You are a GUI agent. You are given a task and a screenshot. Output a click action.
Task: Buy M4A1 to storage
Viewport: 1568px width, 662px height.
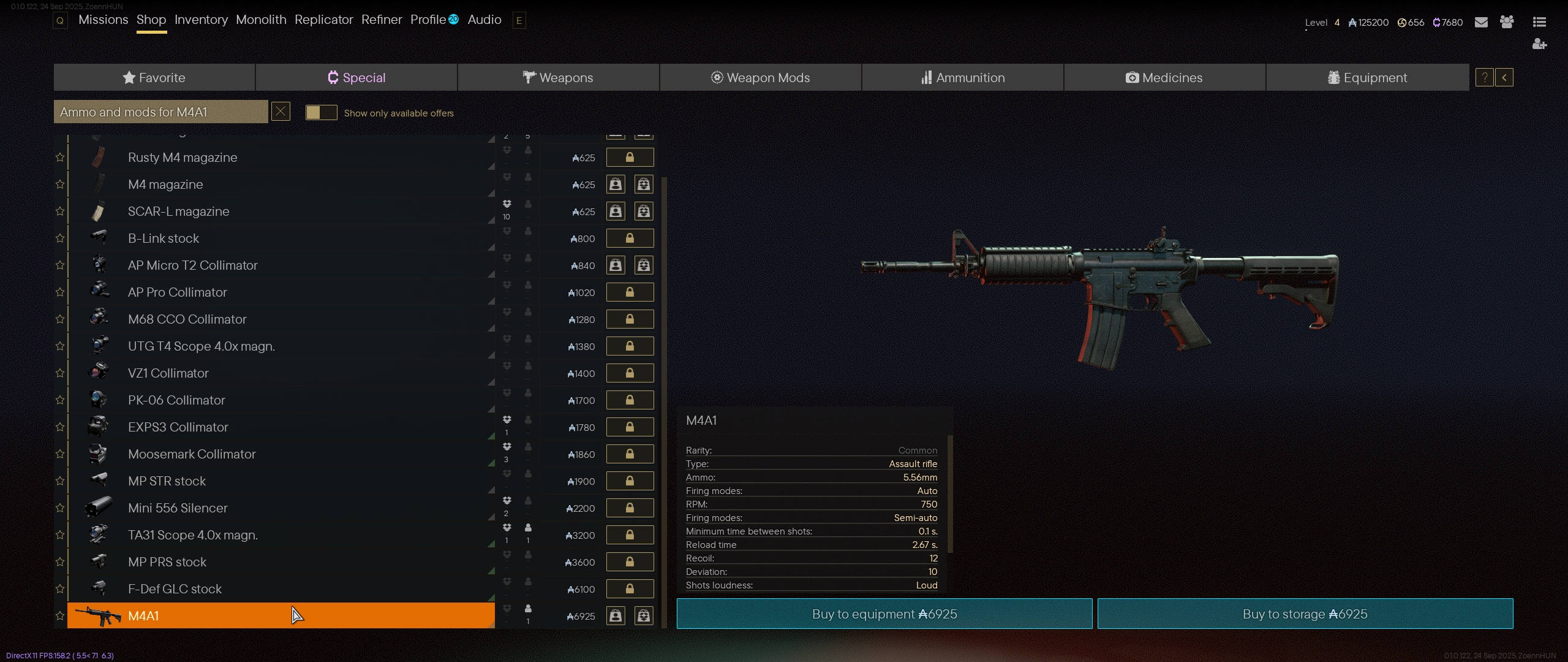pyautogui.click(x=1305, y=614)
